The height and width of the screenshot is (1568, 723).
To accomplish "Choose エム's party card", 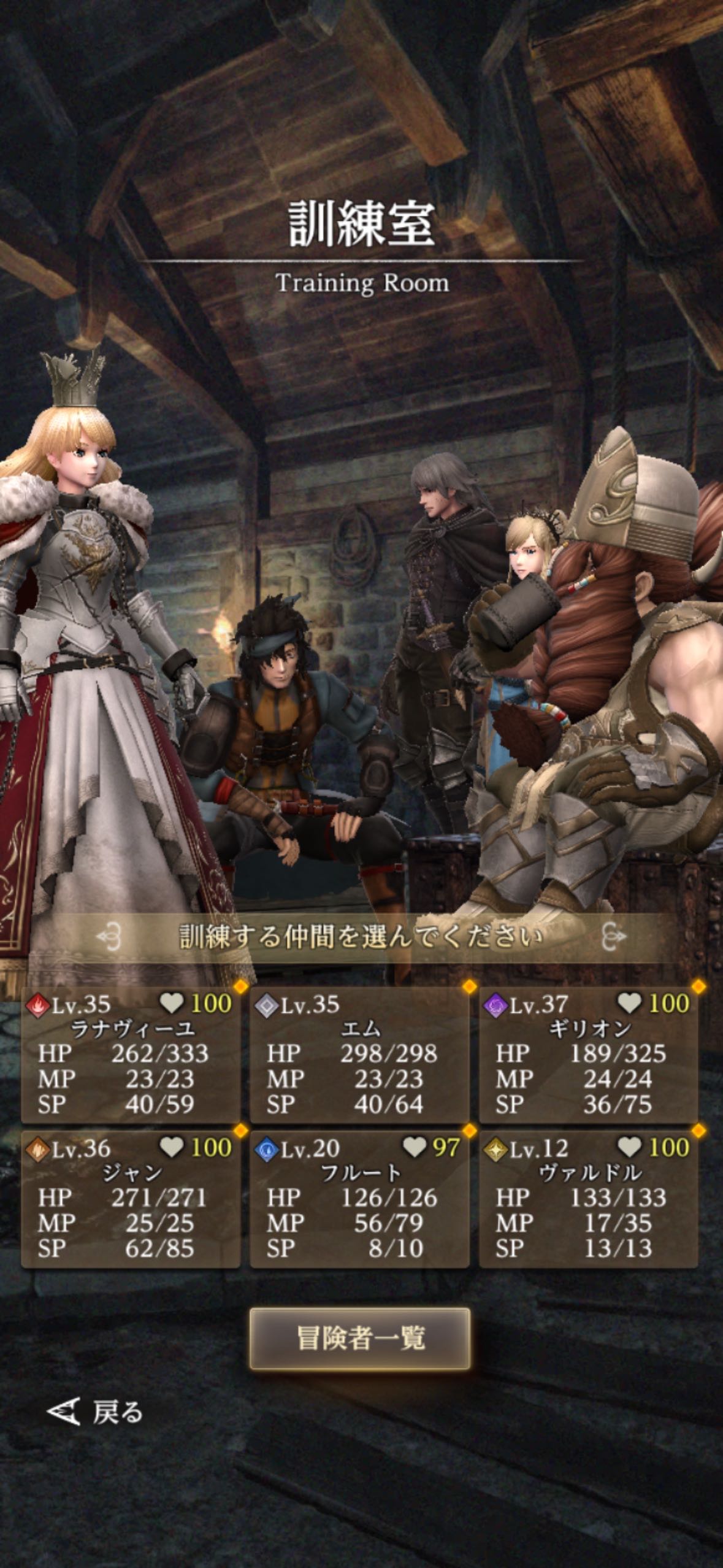I will 360,1055.
